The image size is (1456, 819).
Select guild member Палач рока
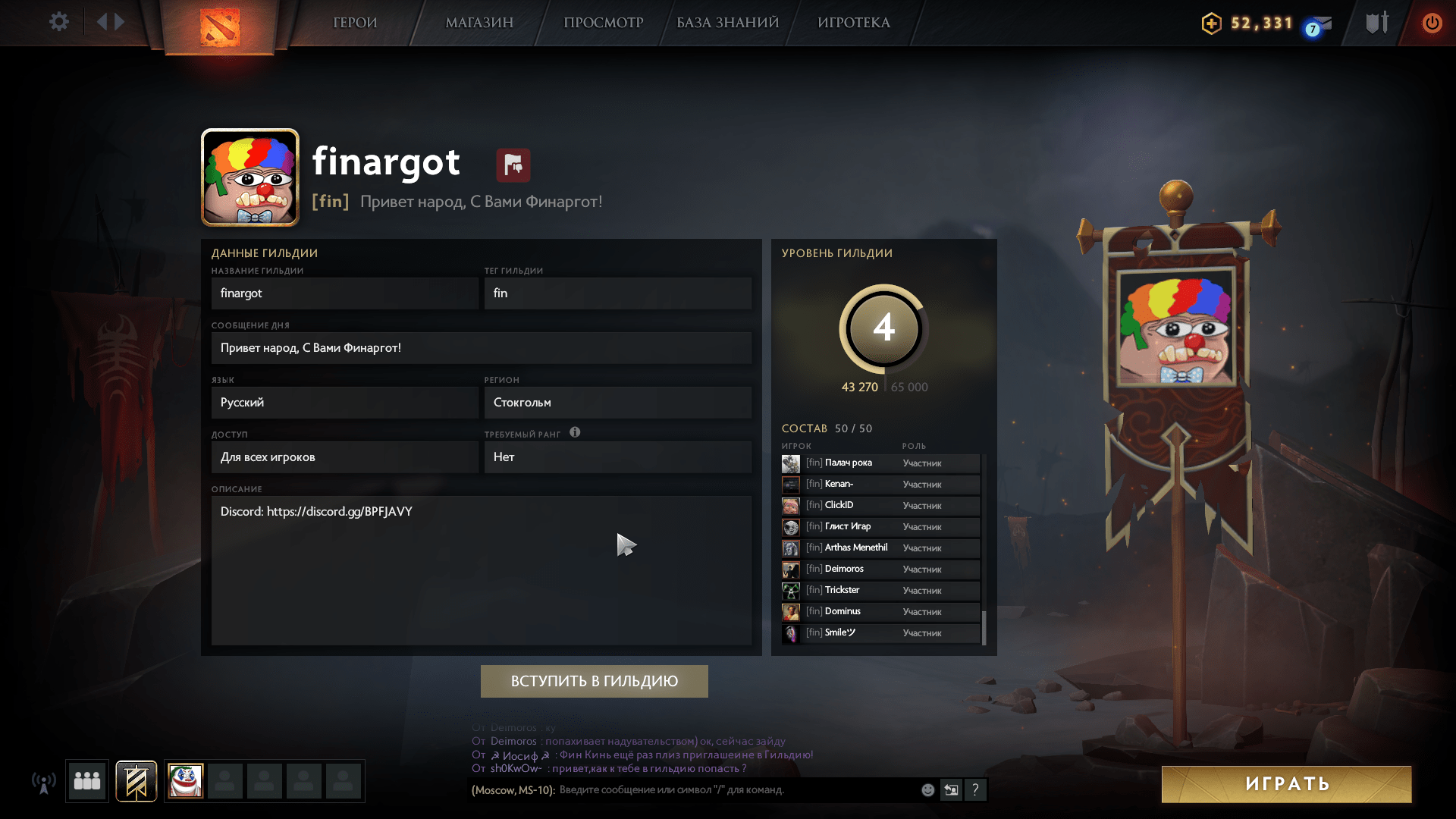pyautogui.click(x=848, y=463)
